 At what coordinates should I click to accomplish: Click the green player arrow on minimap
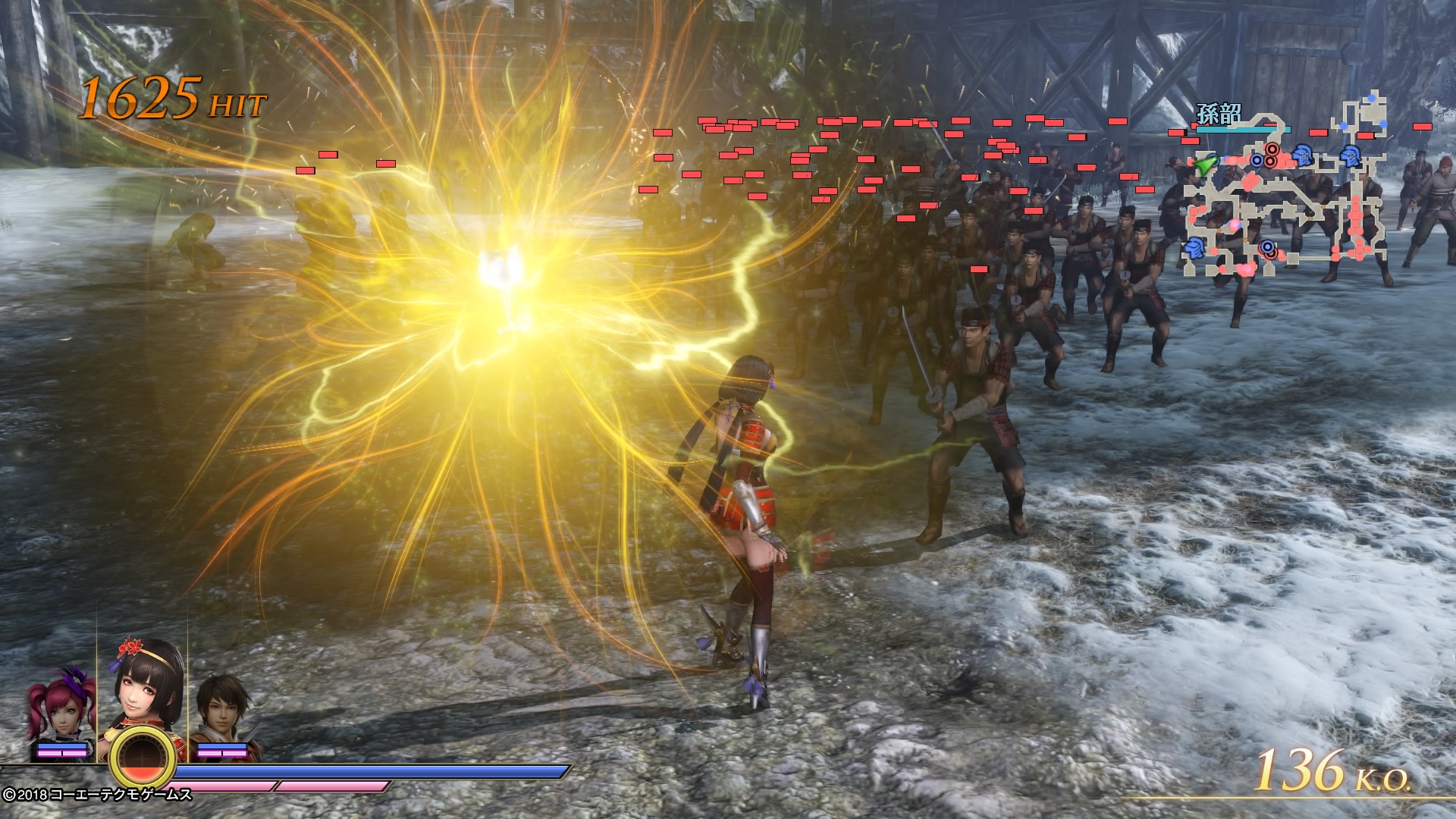(1203, 162)
